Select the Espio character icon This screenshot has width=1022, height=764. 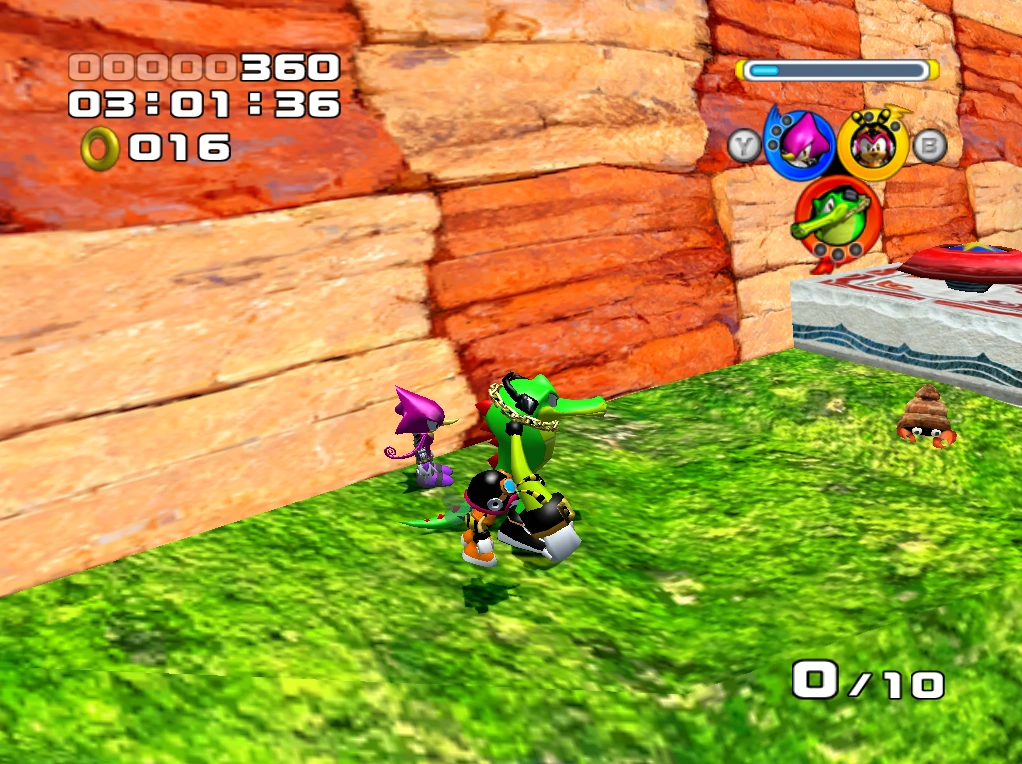pos(799,143)
